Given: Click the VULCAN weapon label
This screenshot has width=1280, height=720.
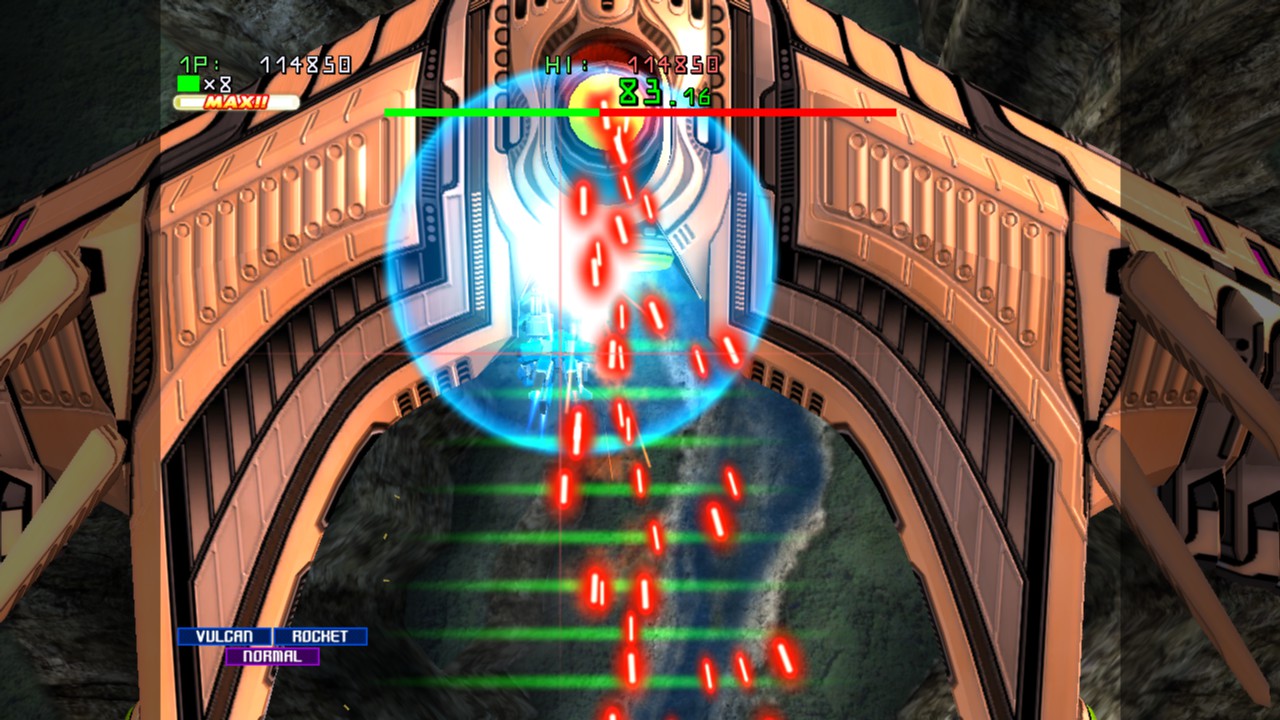Looking at the screenshot, I should 222,634.
